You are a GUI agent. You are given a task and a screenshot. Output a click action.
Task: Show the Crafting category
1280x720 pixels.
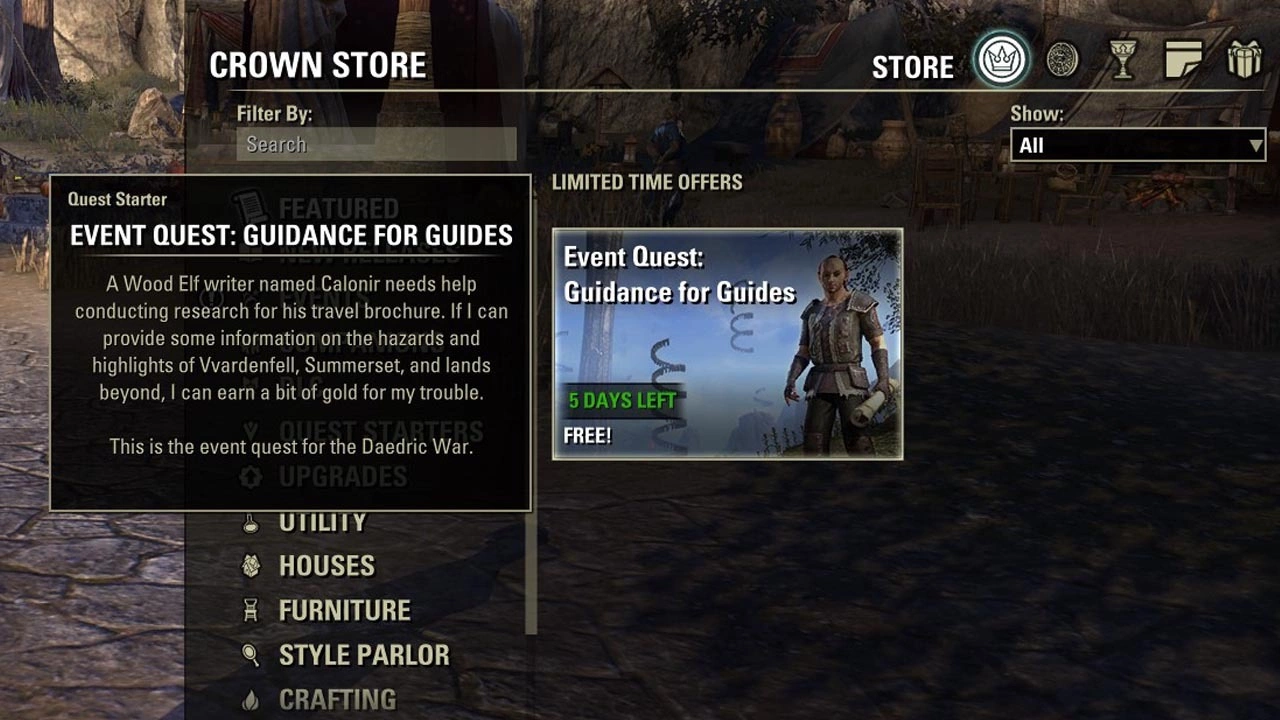click(337, 699)
